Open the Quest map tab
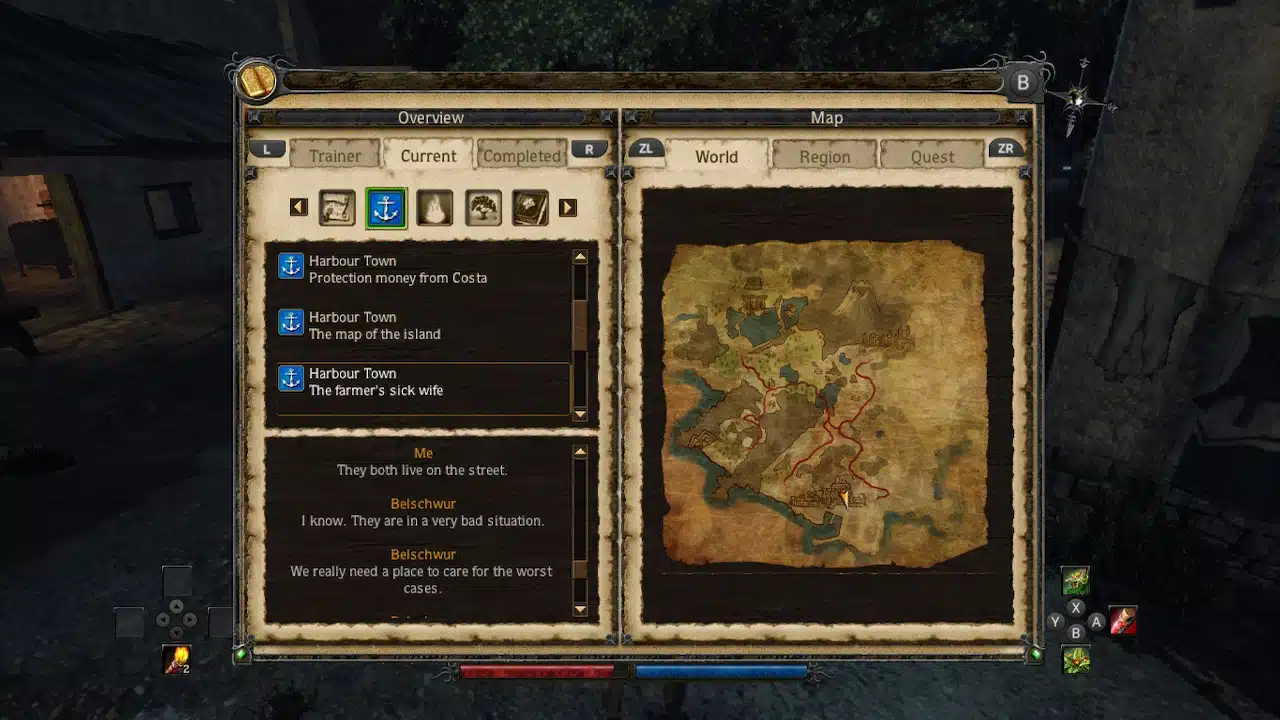 (932, 156)
